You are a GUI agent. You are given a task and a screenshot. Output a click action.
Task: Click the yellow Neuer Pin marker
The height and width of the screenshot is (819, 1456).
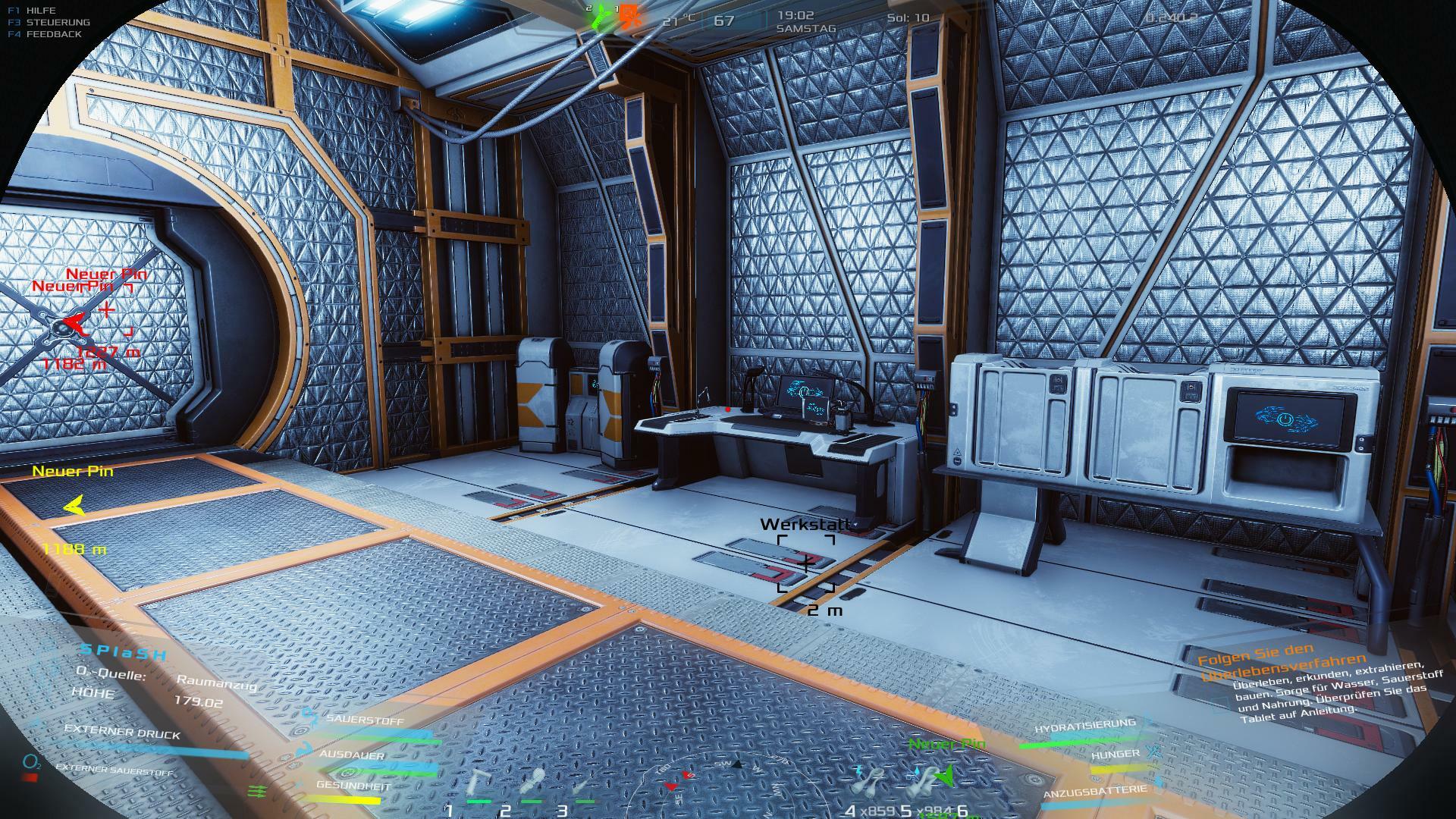click(x=74, y=506)
